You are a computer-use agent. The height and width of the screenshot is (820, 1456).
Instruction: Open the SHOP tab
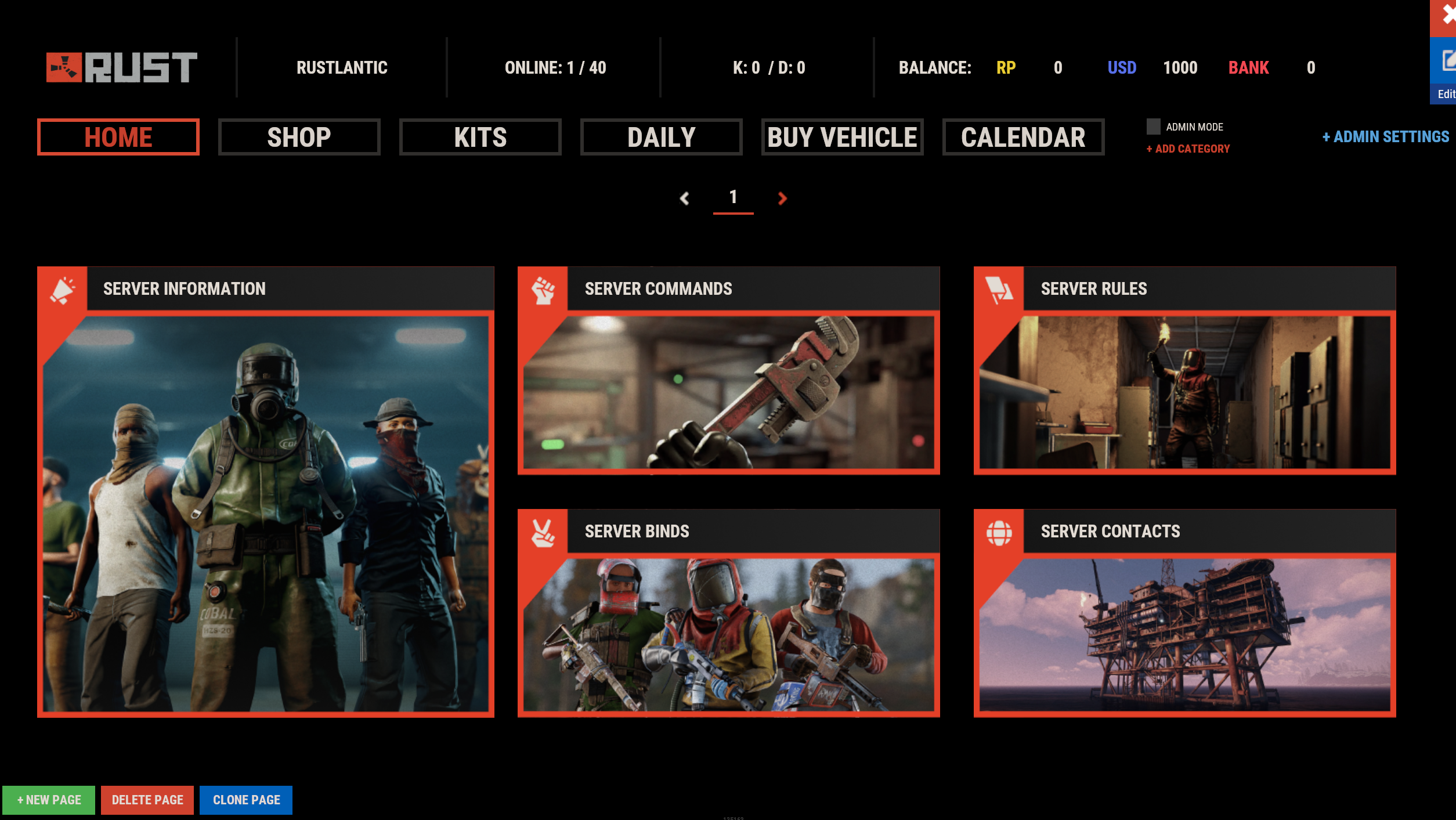[x=299, y=138]
